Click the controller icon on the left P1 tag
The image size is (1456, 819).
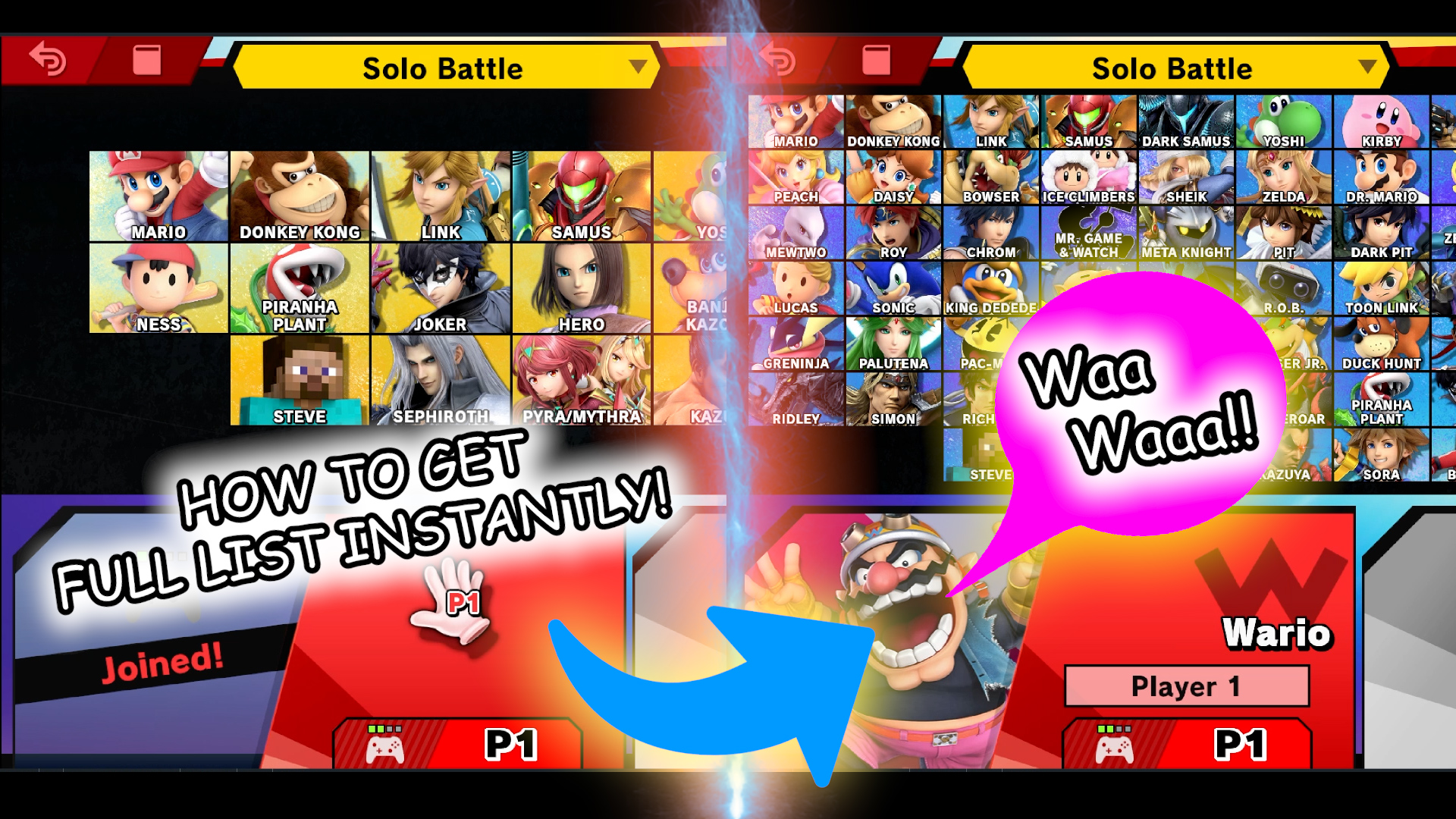(x=386, y=749)
